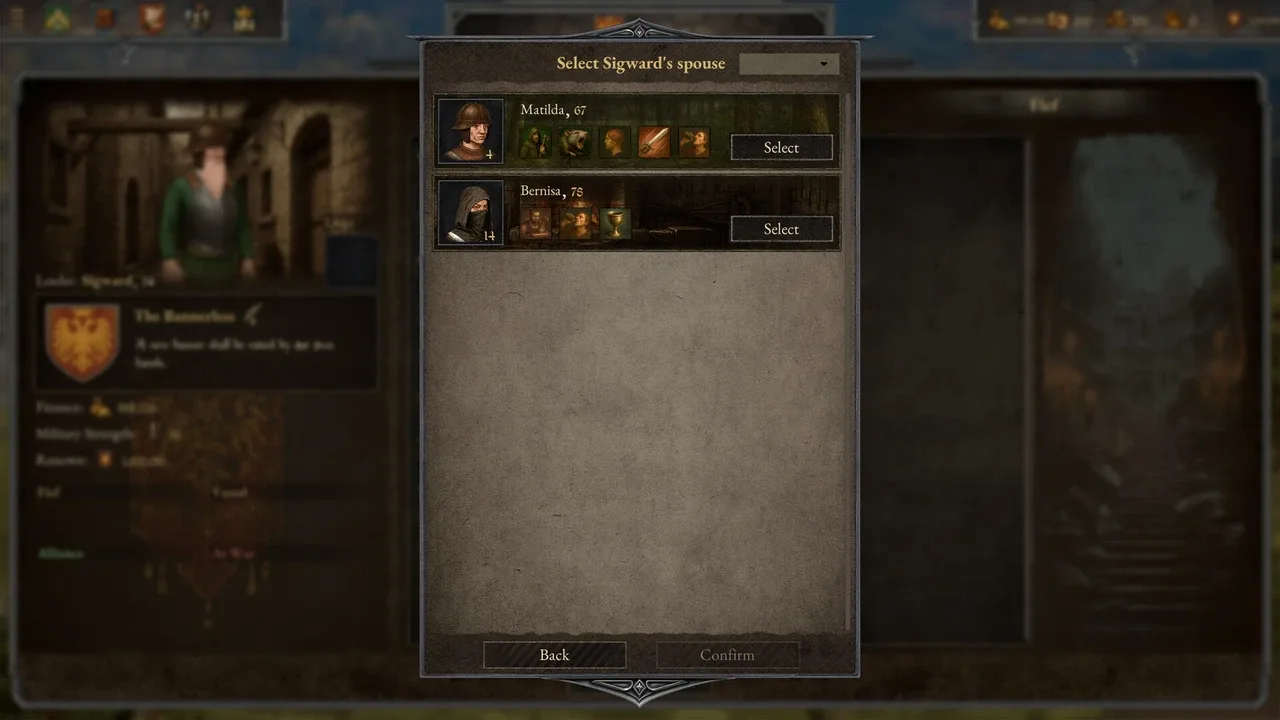Image resolution: width=1280 pixels, height=720 pixels.
Task: Inspect Matilda's sword trait icon
Action: click(654, 143)
